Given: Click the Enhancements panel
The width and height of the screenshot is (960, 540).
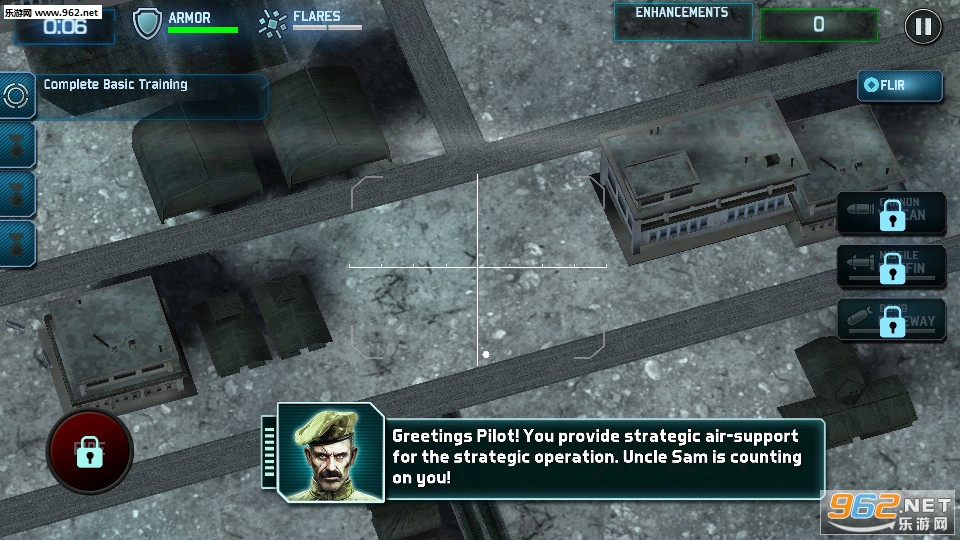Looking at the screenshot, I should tap(683, 22).
